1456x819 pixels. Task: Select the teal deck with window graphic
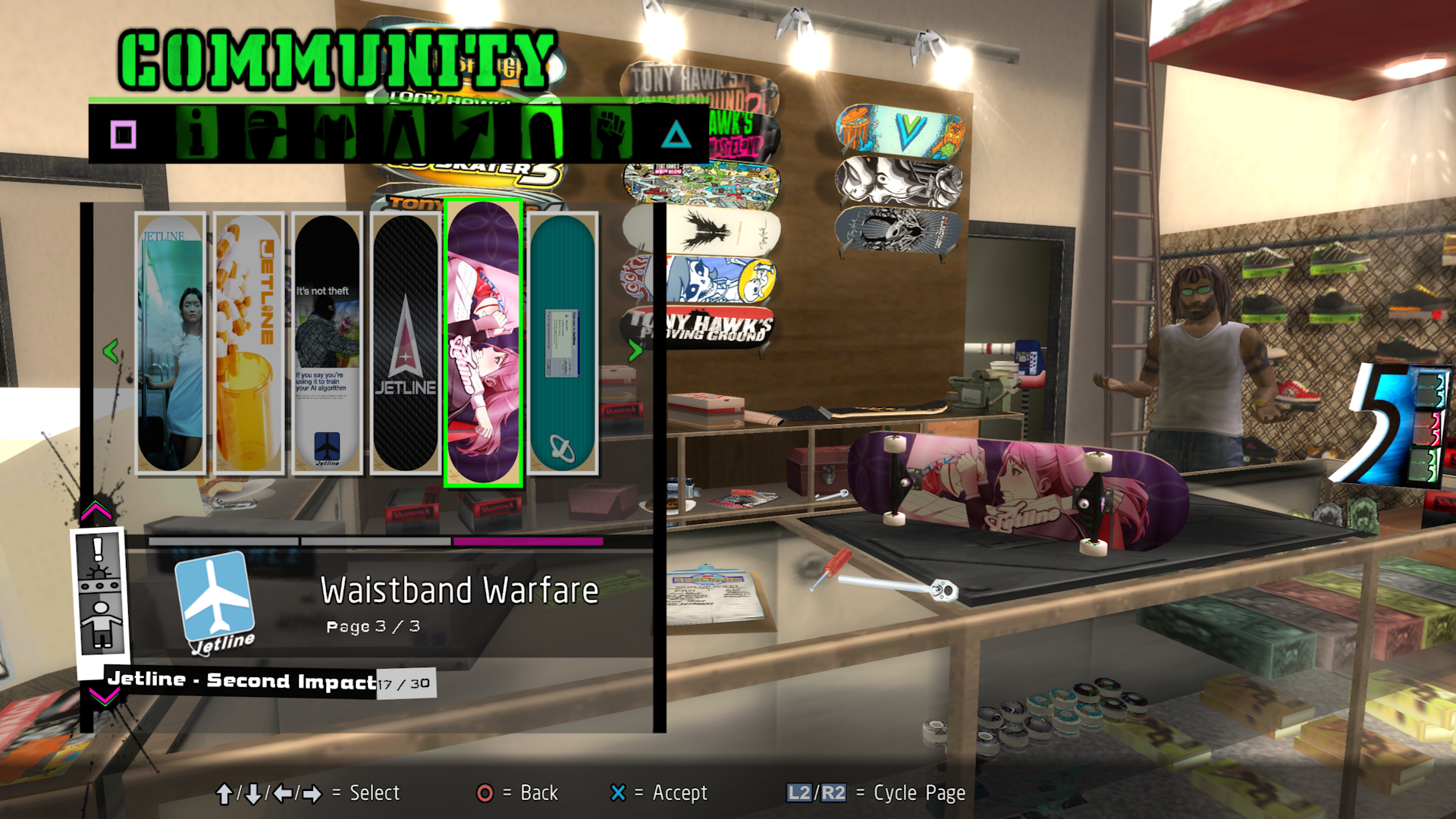[562, 343]
